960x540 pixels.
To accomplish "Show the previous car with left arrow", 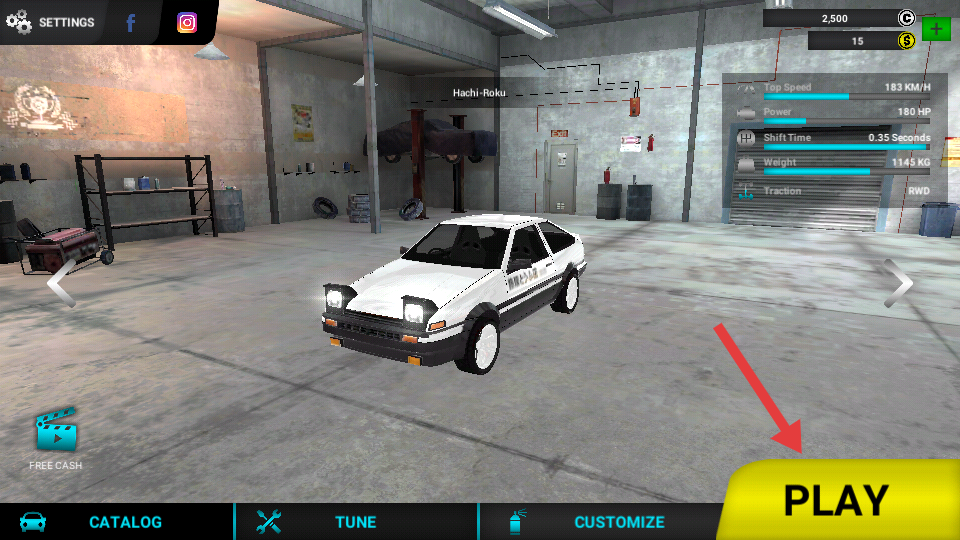I will coord(60,282).
